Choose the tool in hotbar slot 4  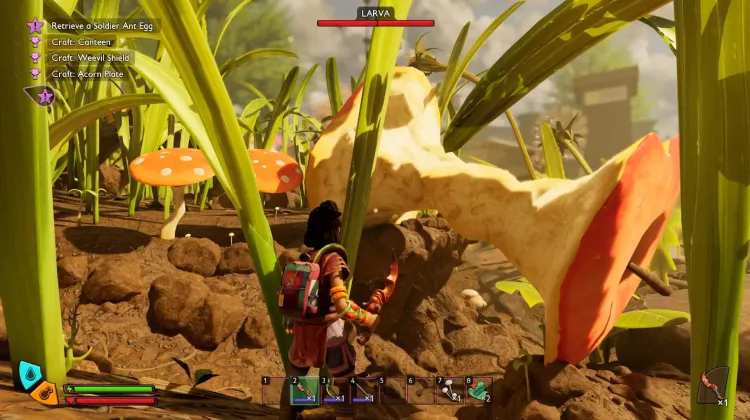pyautogui.click(x=363, y=390)
